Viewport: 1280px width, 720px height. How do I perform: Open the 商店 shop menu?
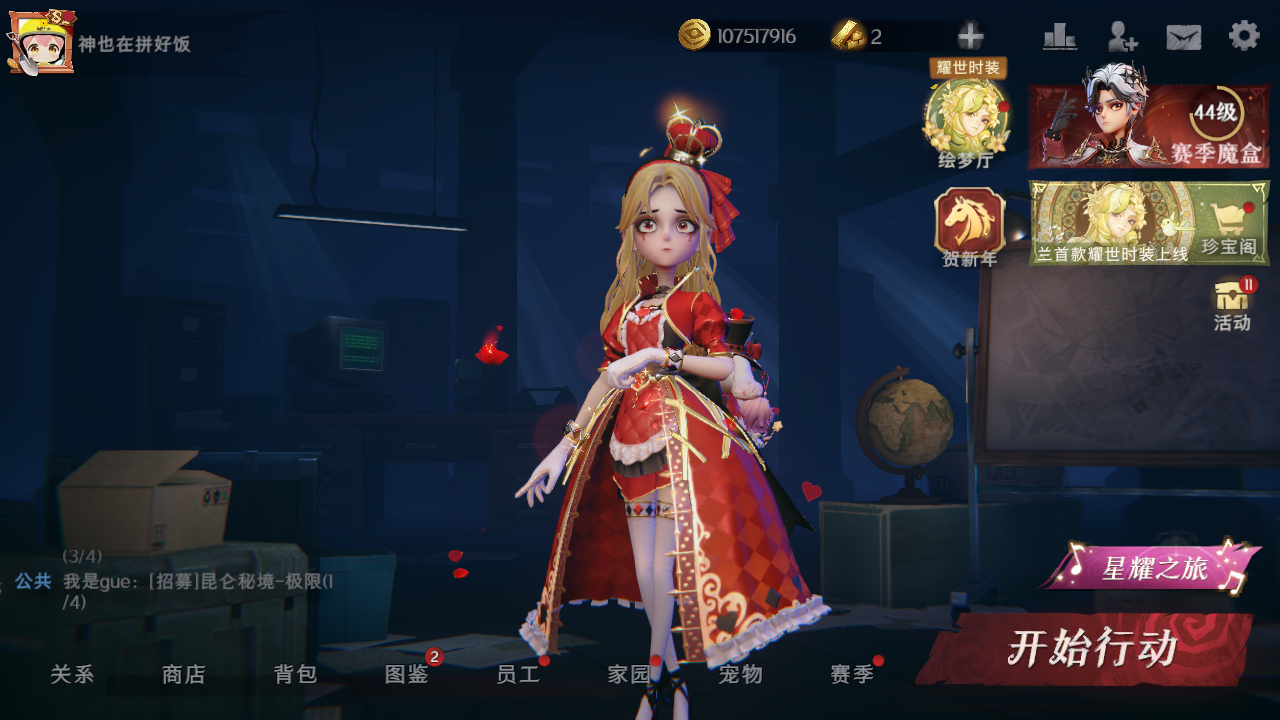click(x=184, y=675)
